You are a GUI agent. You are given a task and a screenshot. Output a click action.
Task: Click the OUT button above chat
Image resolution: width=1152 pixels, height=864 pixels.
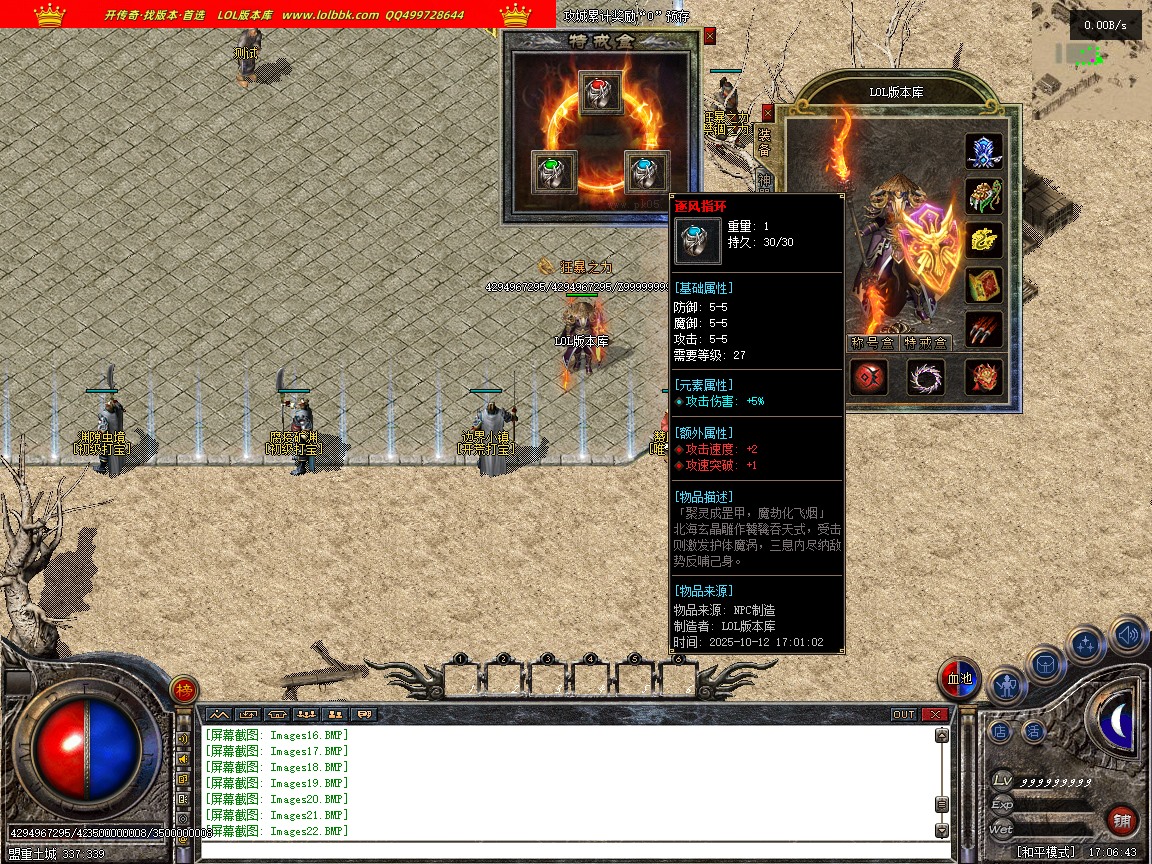click(x=903, y=715)
